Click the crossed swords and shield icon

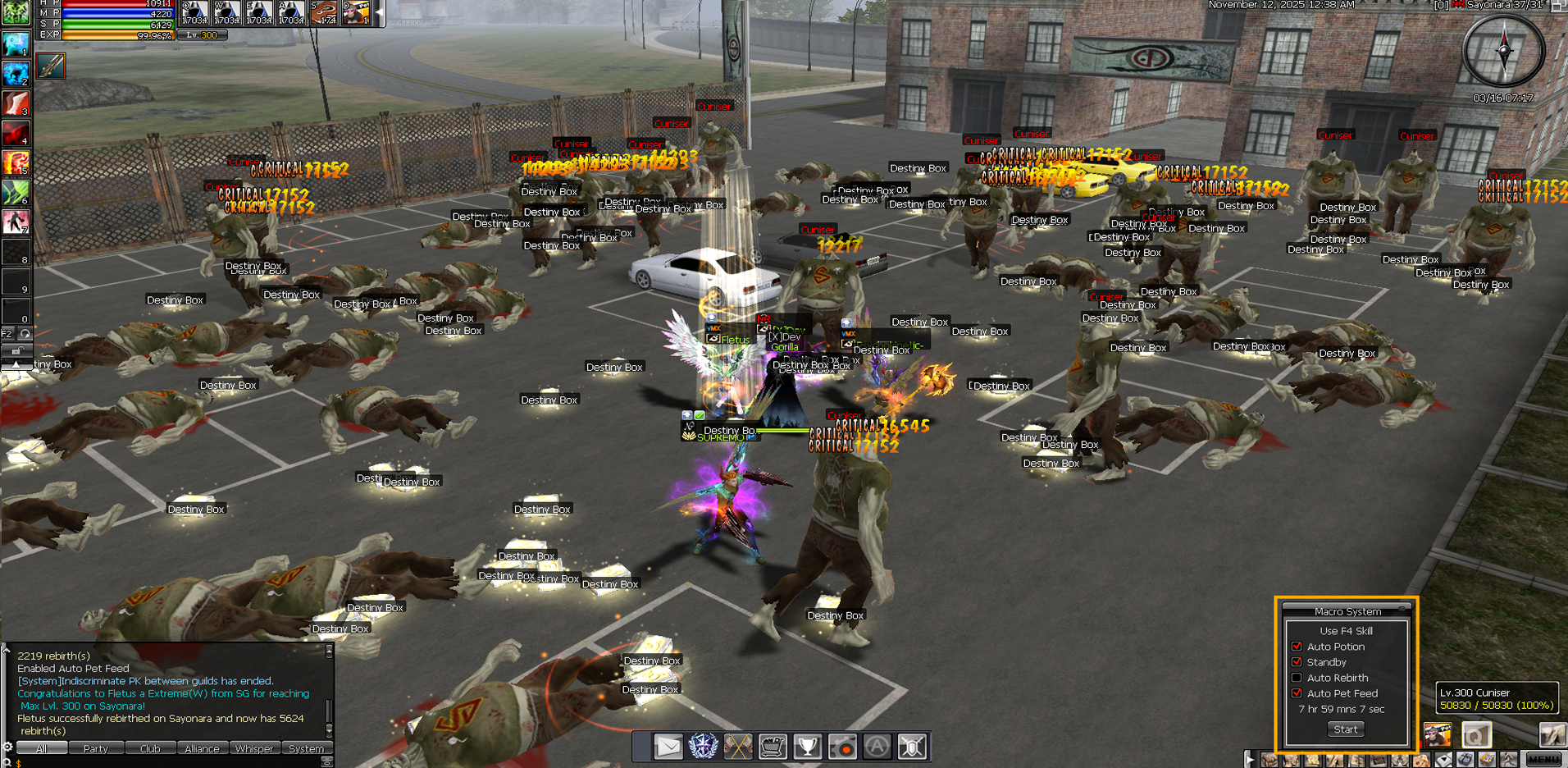(912, 747)
